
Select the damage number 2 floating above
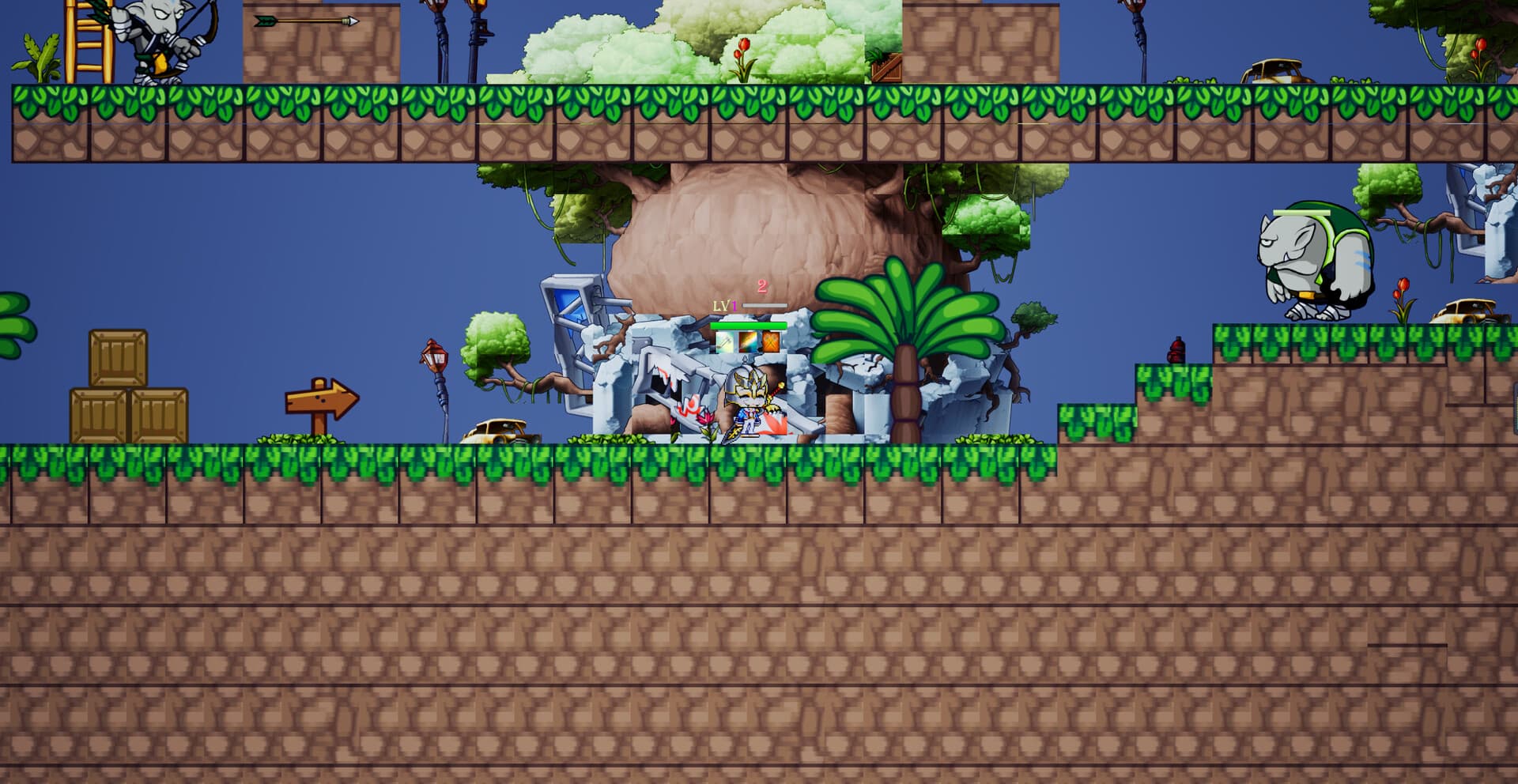pos(761,288)
